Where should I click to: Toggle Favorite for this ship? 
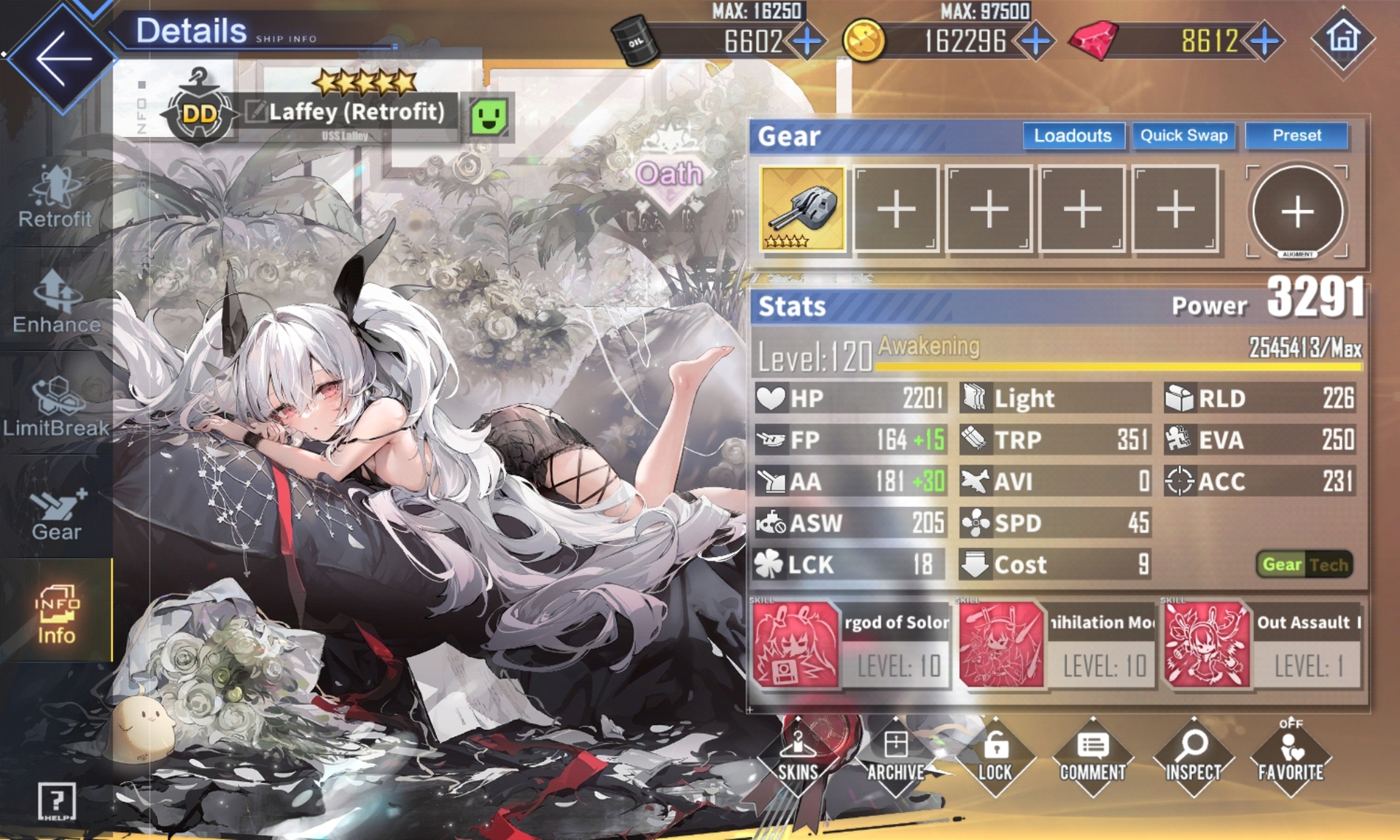point(1290,757)
